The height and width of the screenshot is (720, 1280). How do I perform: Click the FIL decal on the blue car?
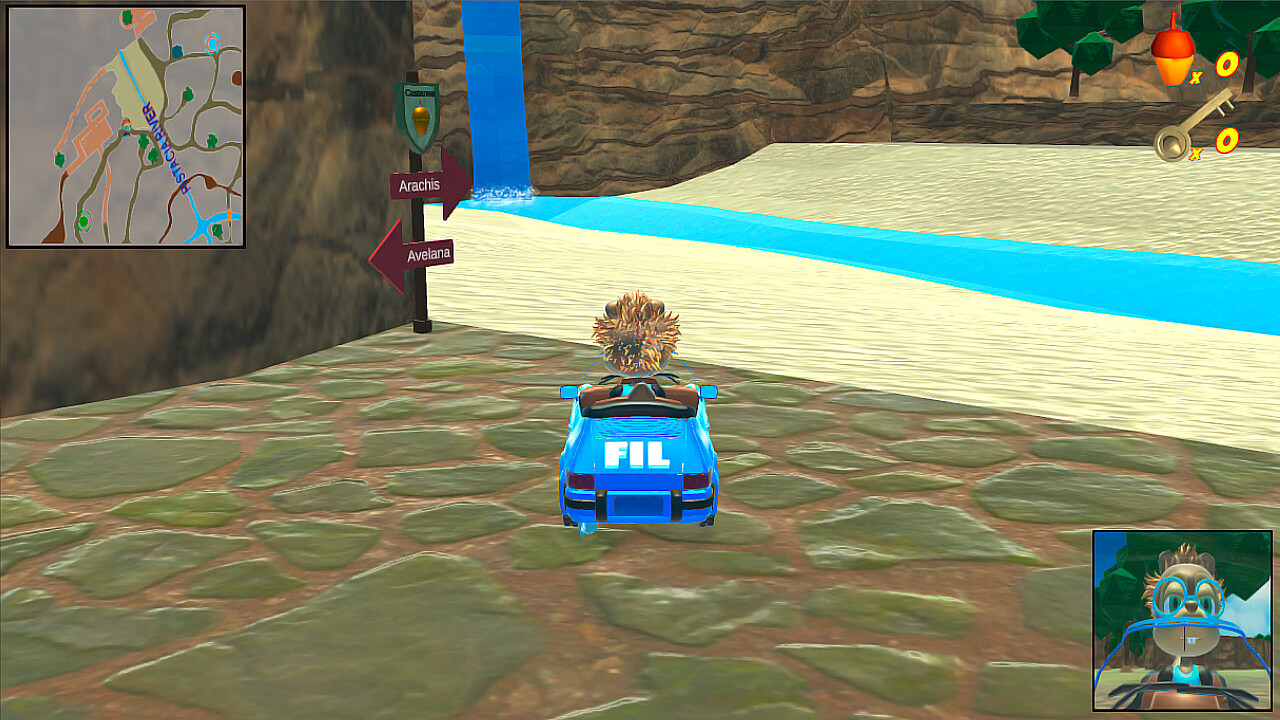point(635,455)
